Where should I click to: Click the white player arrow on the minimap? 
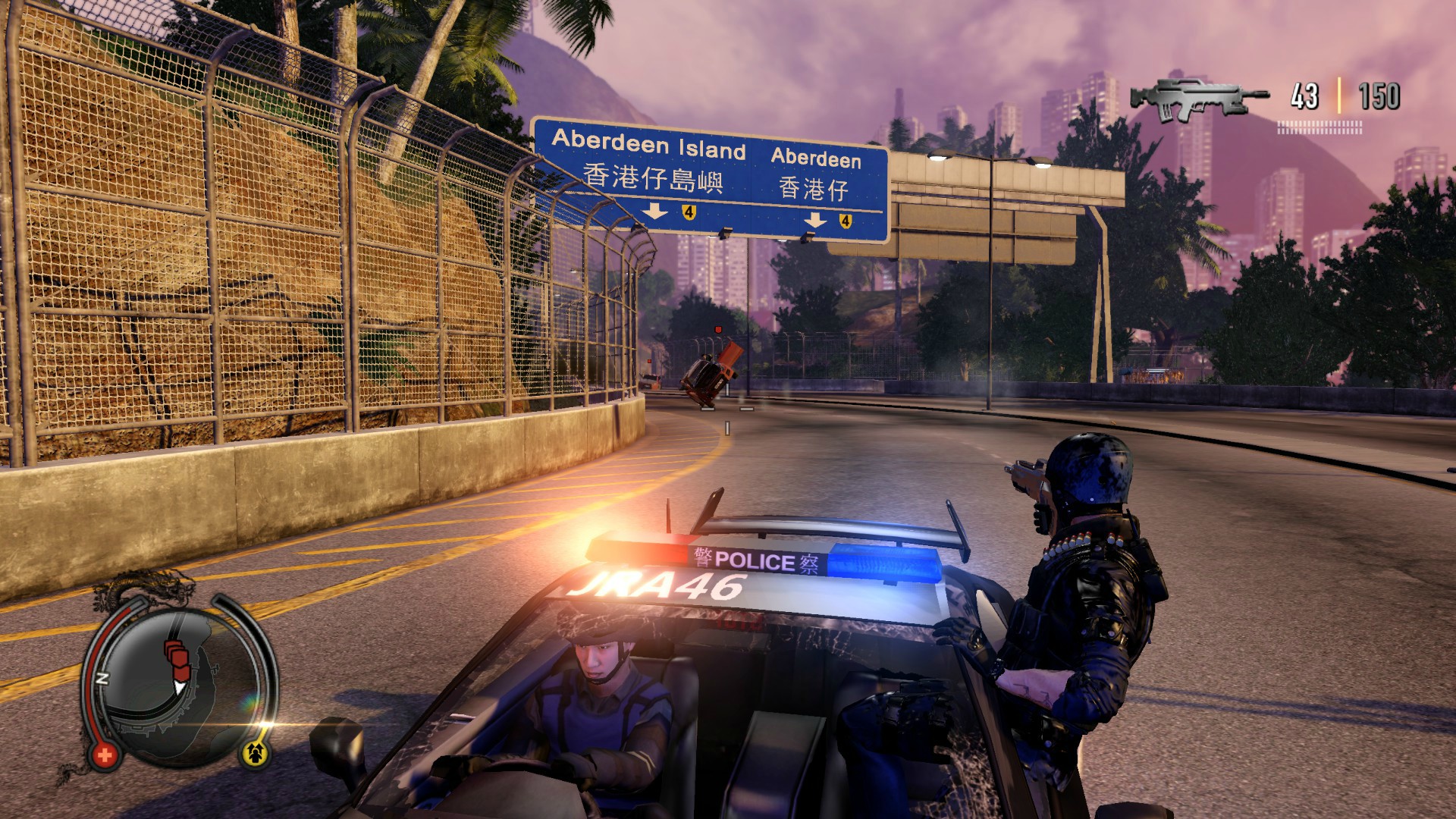[180, 687]
